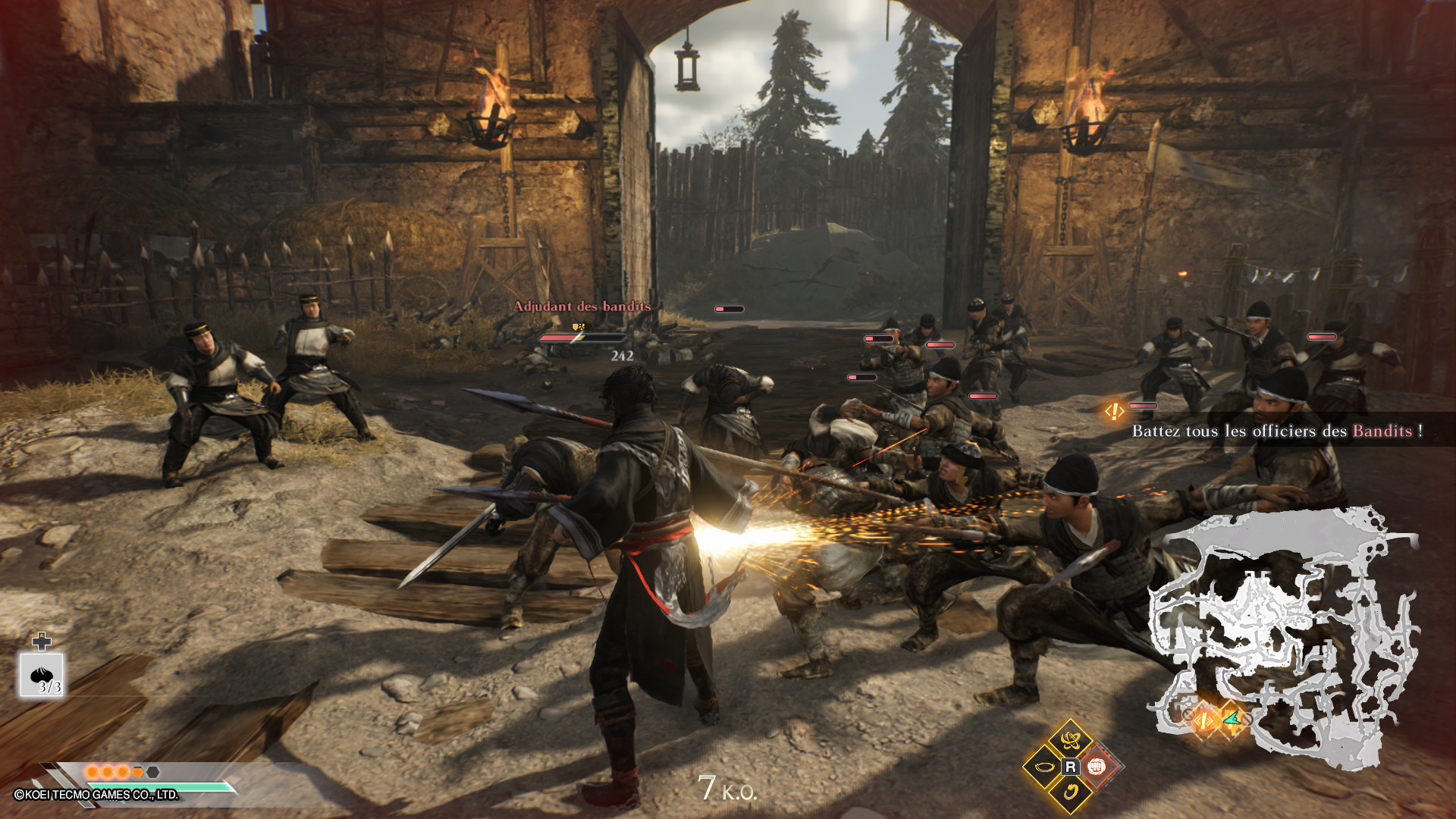Select the flat ring battle art icon

point(1044,767)
